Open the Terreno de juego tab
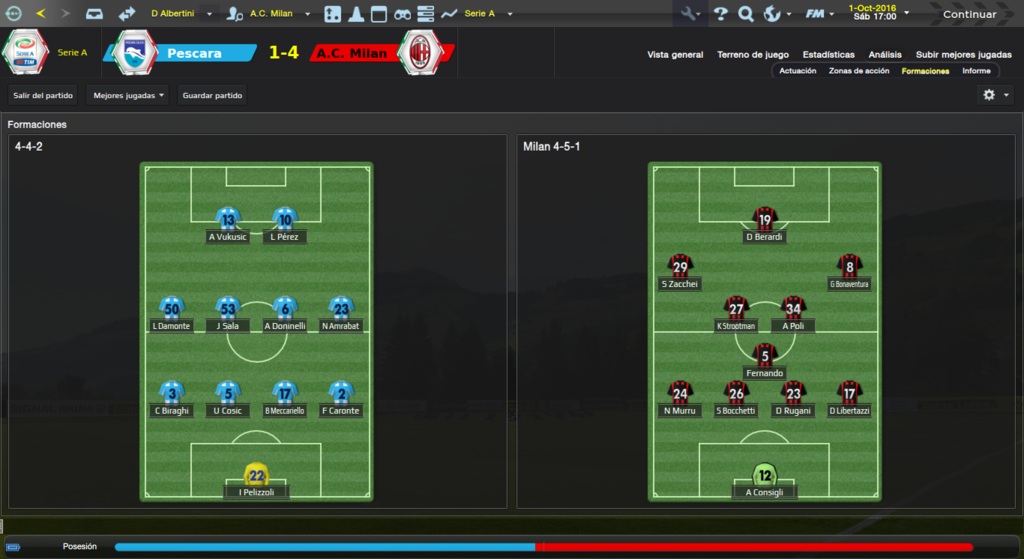This screenshot has width=1024, height=559. 753,55
